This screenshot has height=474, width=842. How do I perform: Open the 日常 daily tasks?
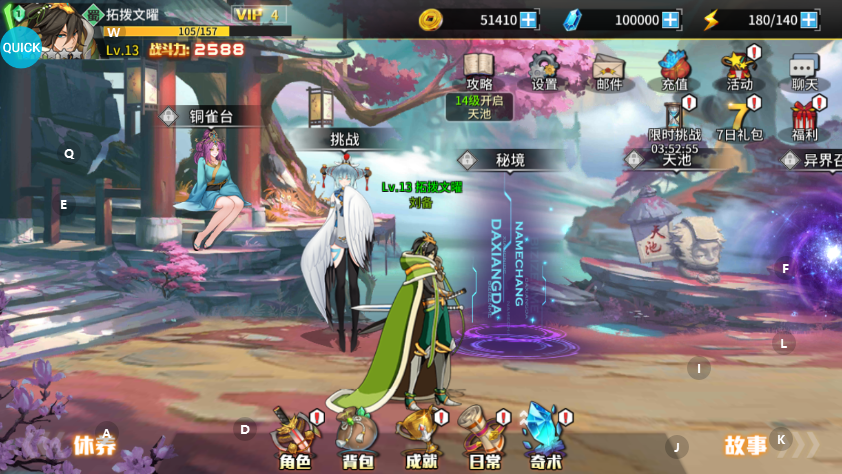coord(484,437)
